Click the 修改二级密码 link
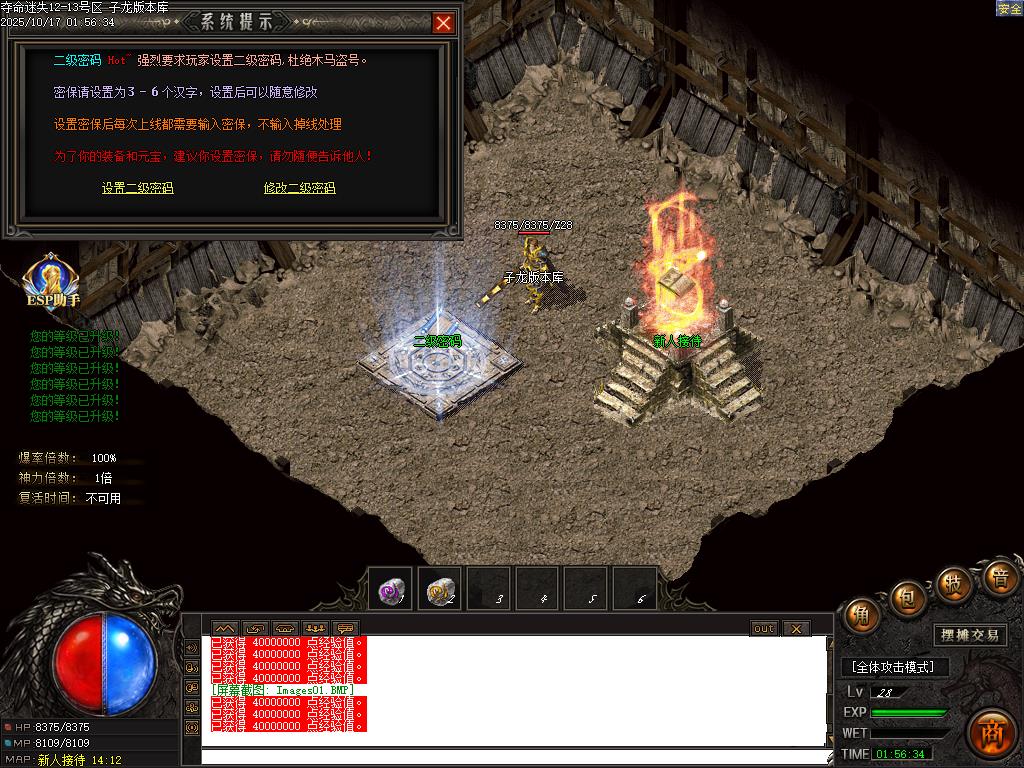The image size is (1024, 768). point(299,188)
